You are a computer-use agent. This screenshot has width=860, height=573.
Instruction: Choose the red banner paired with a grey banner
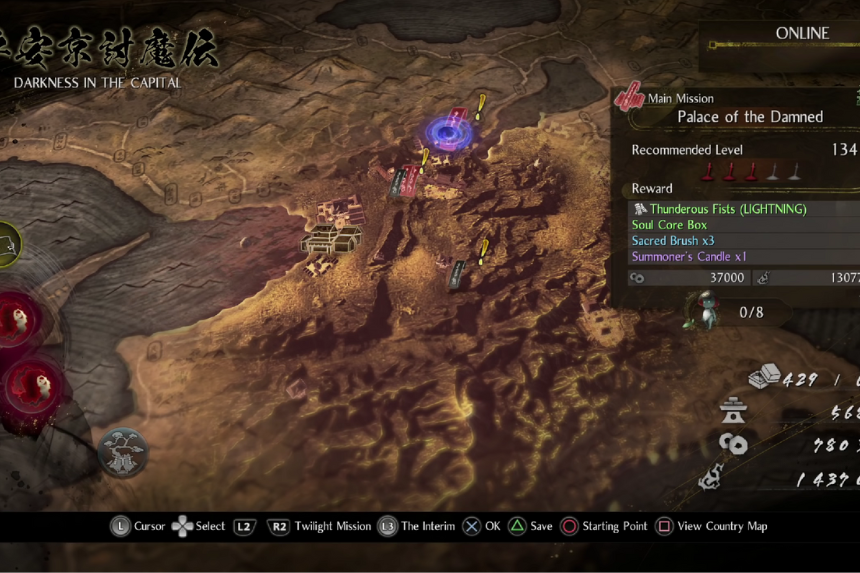(x=411, y=178)
